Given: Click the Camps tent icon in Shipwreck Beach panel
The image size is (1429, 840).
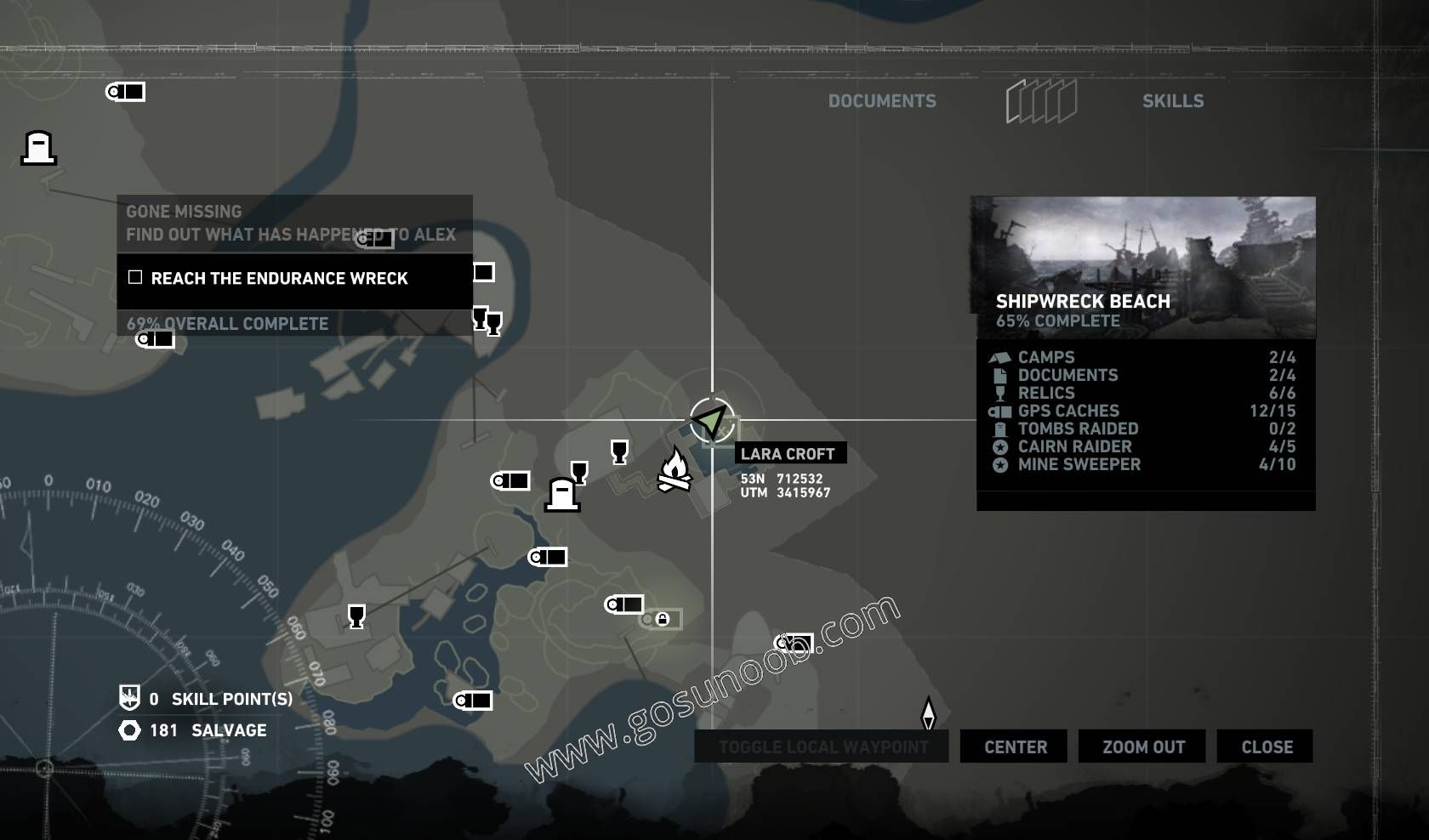Looking at the screenshot, I should click(x=999, y=357).
